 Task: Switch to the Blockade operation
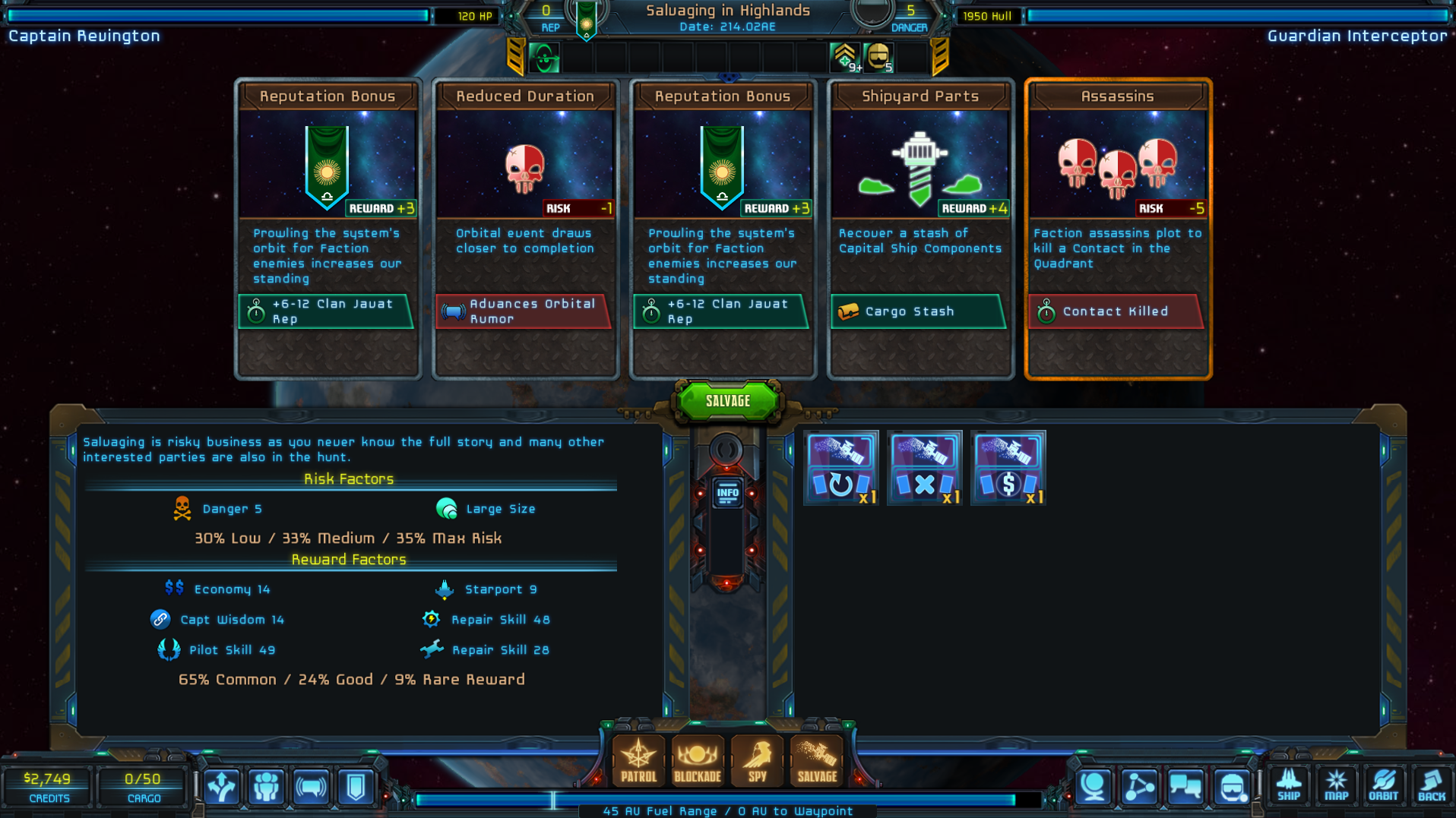pyautogui.click(x=697, y=760)
